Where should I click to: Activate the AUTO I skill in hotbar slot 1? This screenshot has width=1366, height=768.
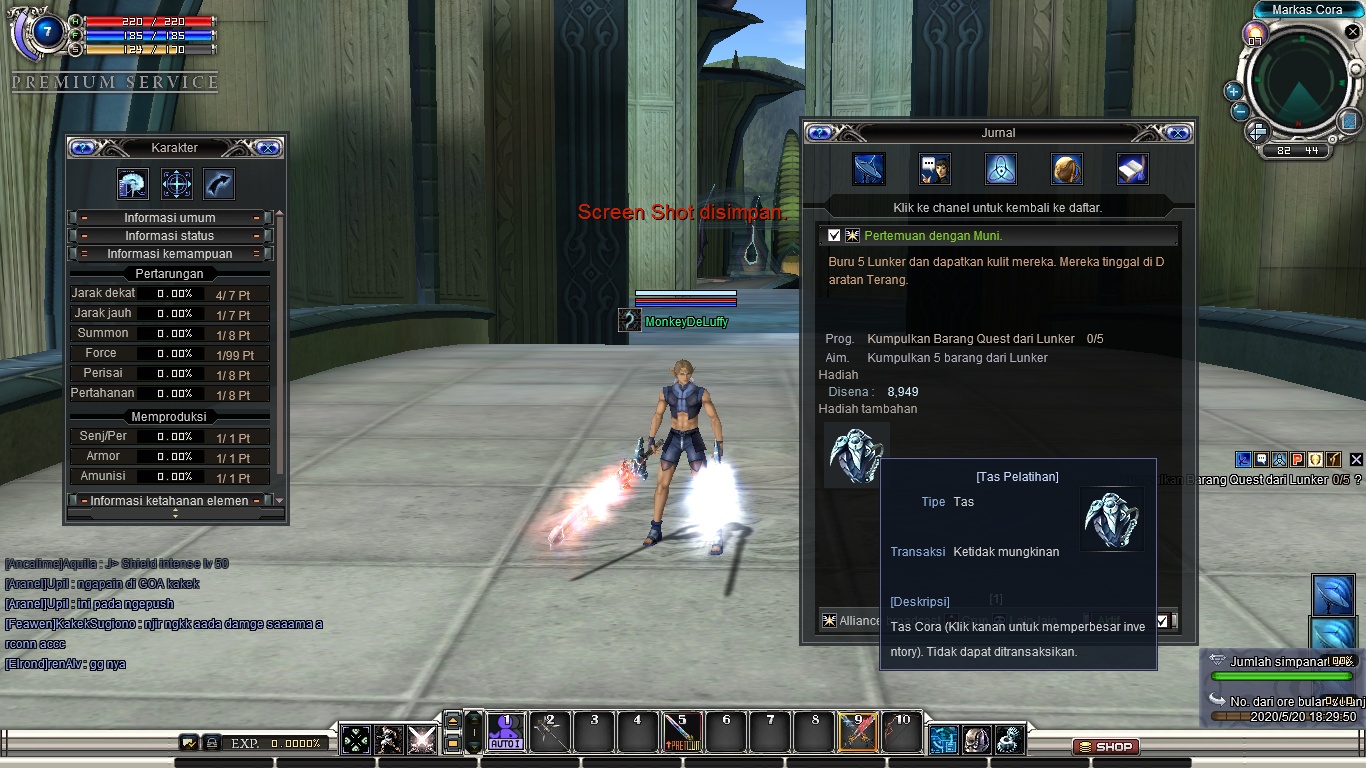pyautogui.click(x=506, y=732)
